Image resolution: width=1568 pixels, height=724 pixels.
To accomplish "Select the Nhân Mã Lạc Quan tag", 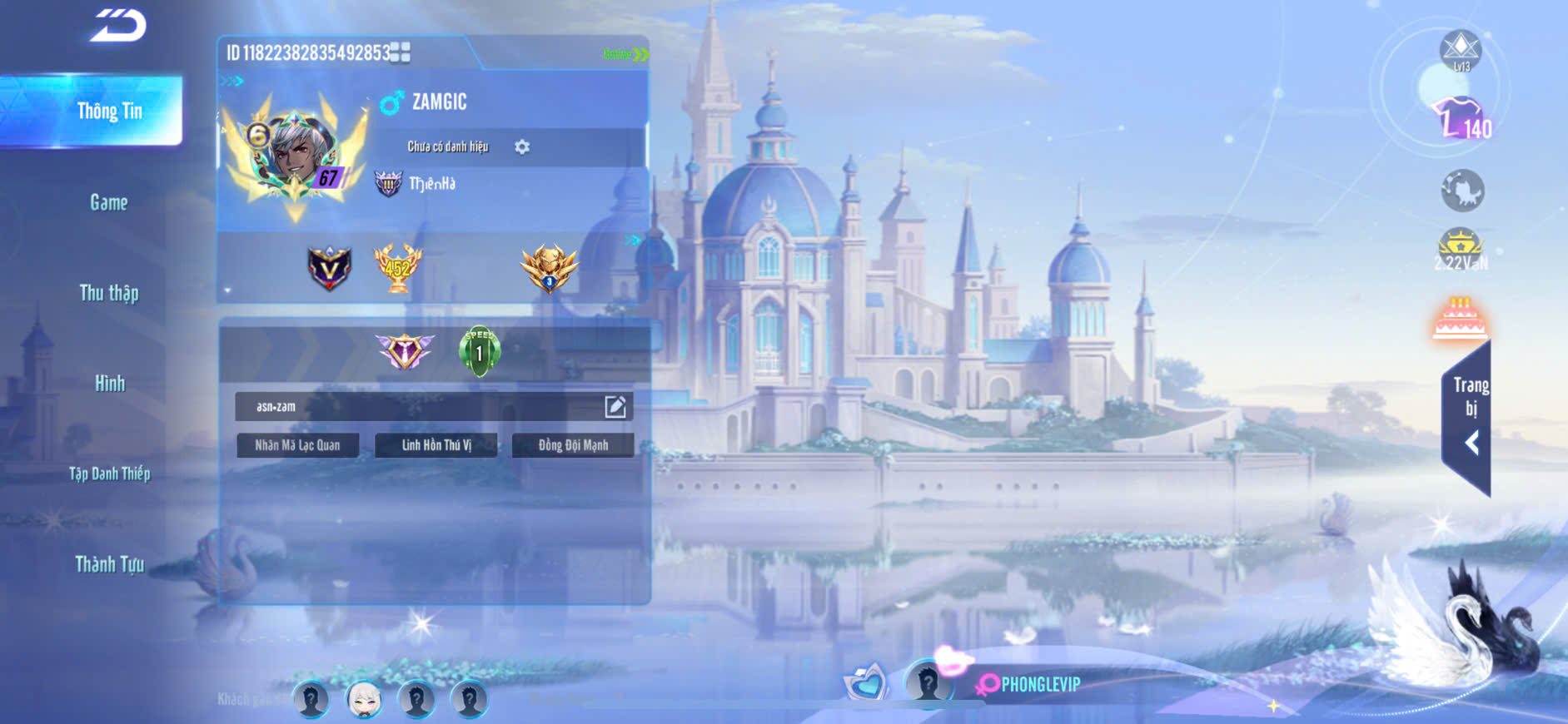I will click(297, 445).
